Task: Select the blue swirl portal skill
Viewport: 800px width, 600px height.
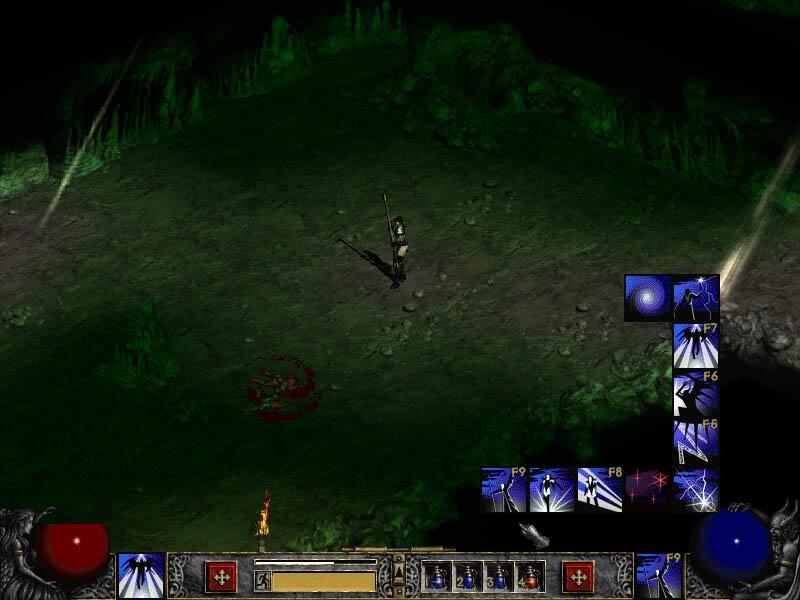Action: click(x=648, y=298)
